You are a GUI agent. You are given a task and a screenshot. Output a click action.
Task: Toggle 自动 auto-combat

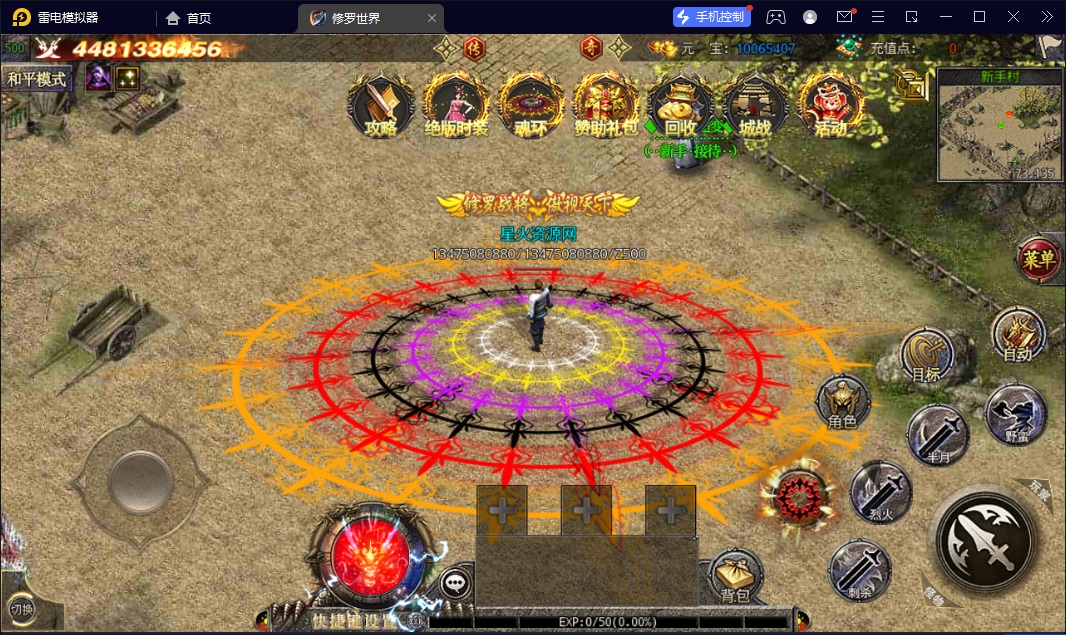pyautogui.click(x=1018, y=334)
